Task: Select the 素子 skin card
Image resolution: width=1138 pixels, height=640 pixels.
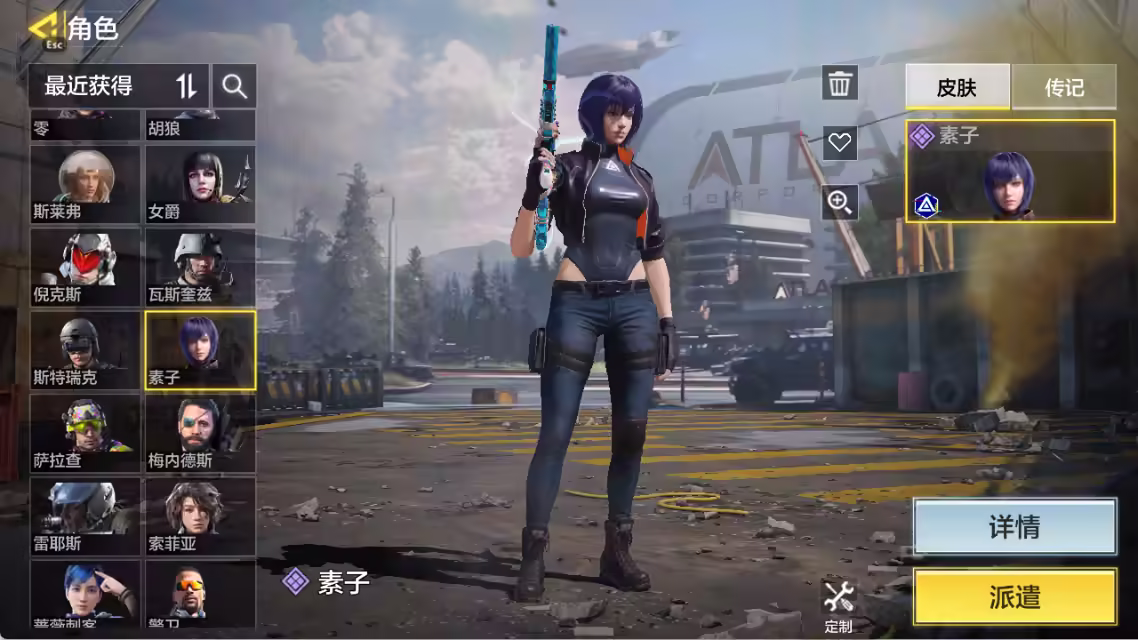Action: tap(1010, 171)
